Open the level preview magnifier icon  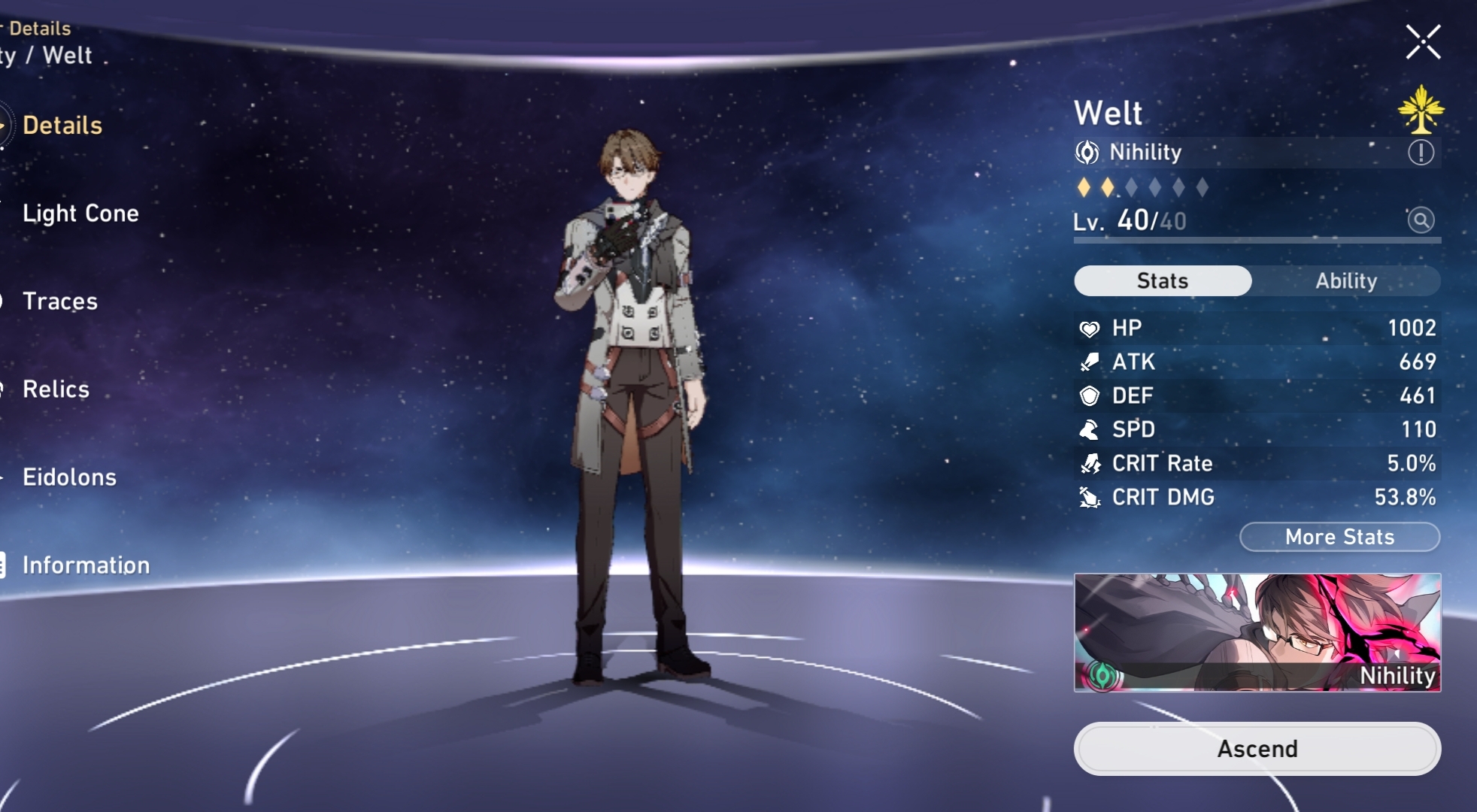pos(1420,220)
